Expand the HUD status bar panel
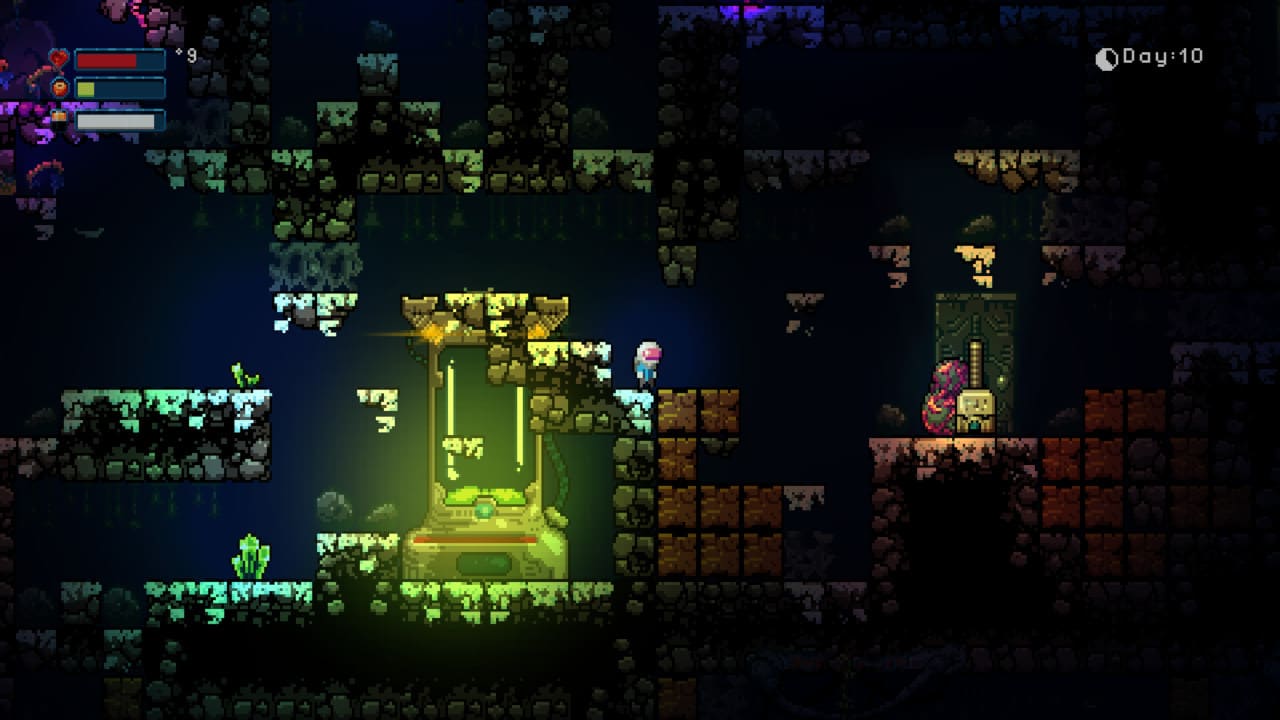This screenshot has height=720, width=1280. pyautogui.click(x=110, y=87)
